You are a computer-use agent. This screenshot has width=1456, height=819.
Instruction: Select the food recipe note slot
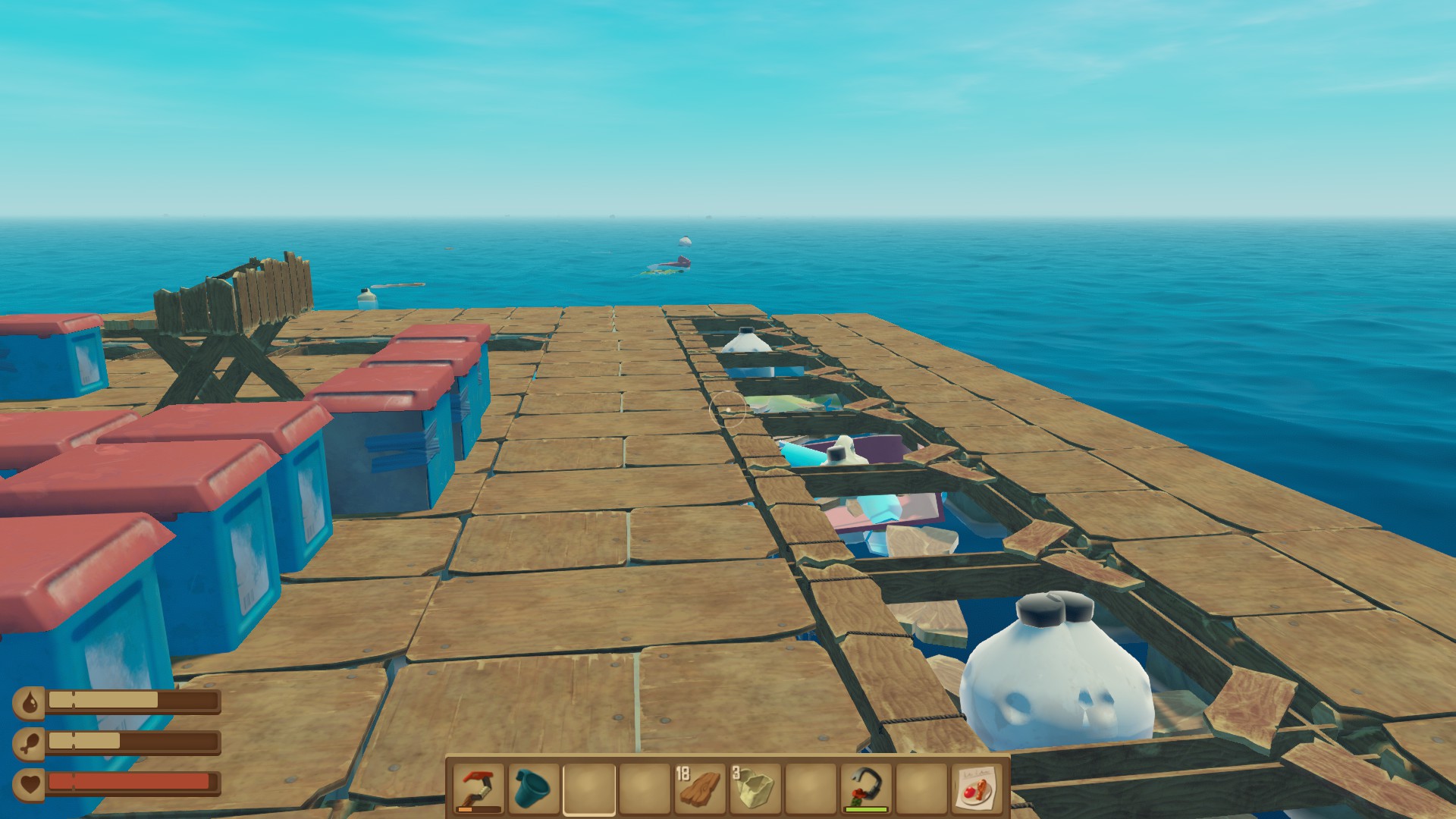click(x=977, y=789)
